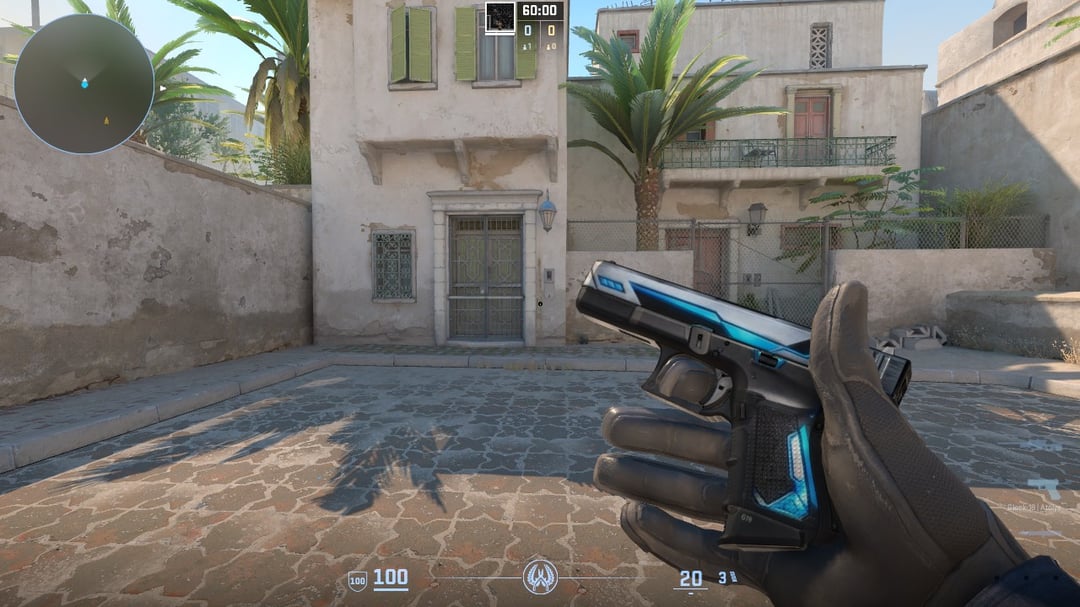Select the Glock pistol weapon icon

pyautogui.click(x=1044, y=489)
